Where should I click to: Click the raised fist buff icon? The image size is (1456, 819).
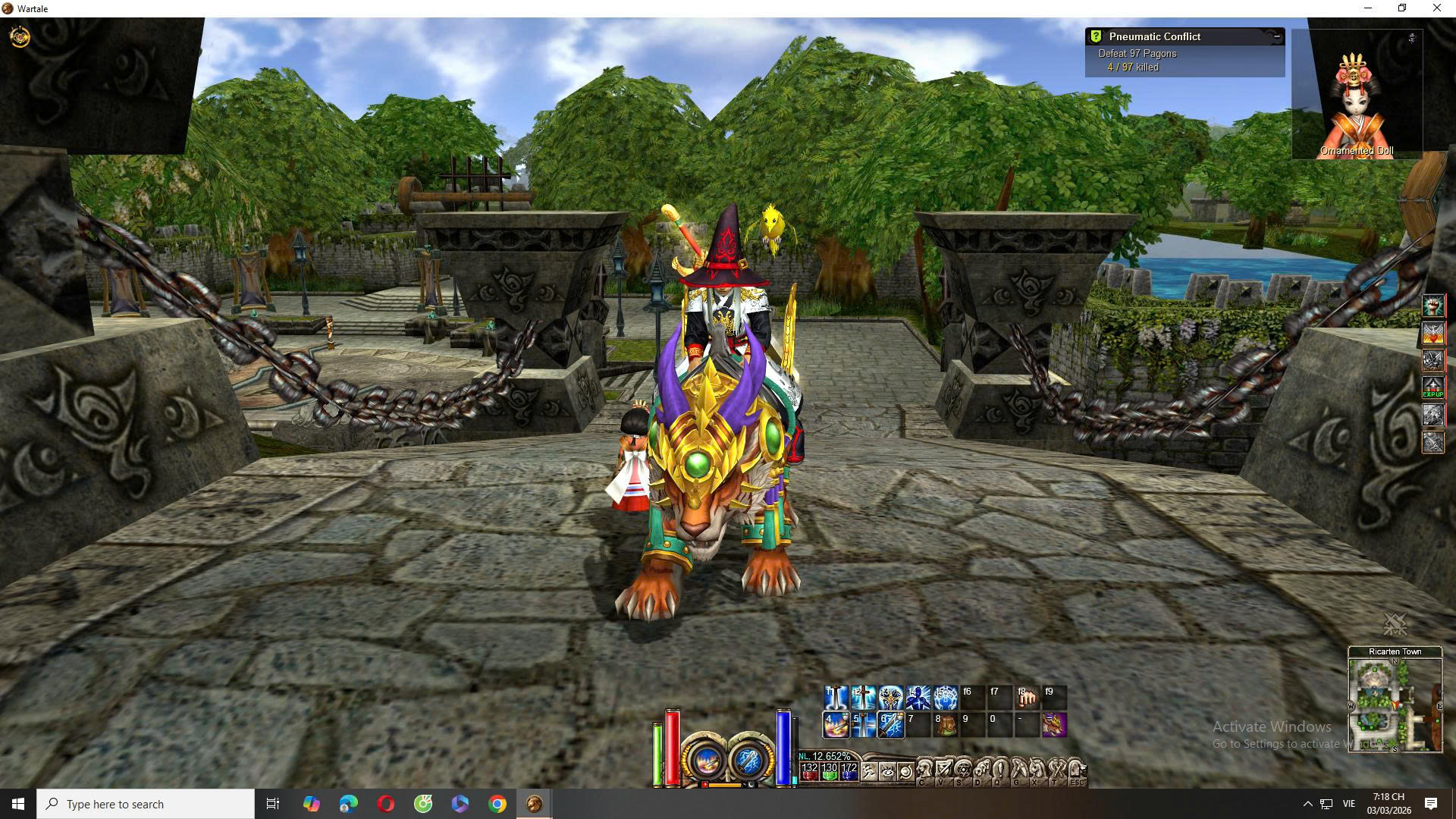point(1432,306)
